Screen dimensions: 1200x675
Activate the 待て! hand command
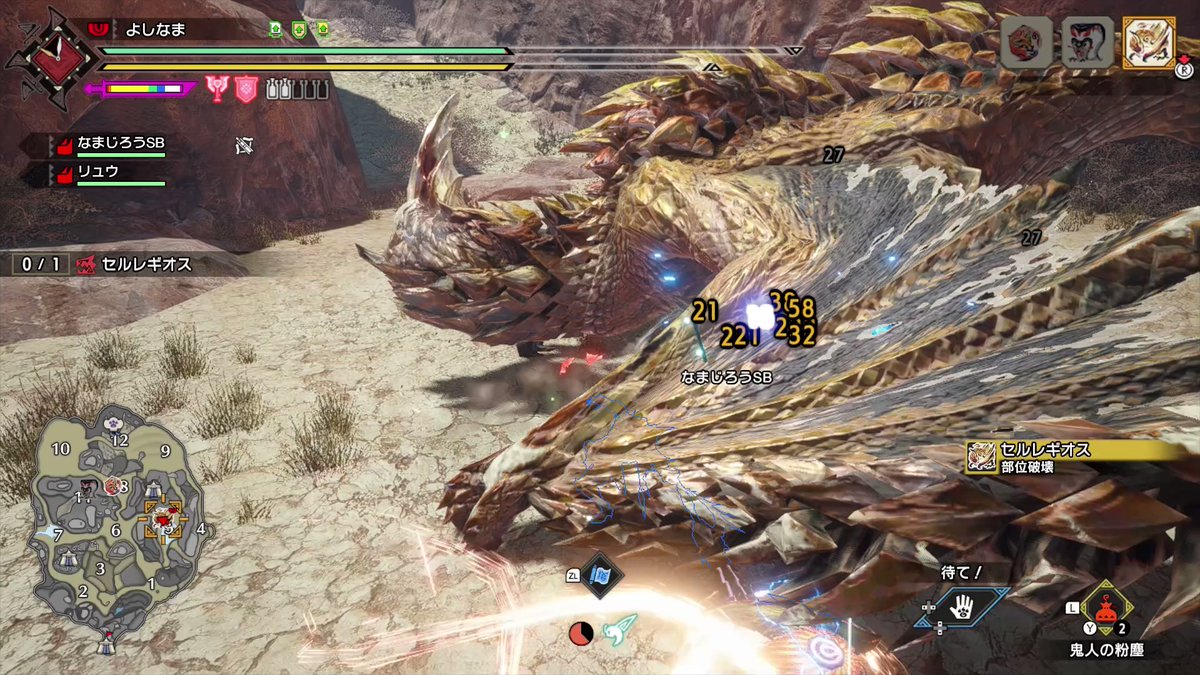pos(961,607)
